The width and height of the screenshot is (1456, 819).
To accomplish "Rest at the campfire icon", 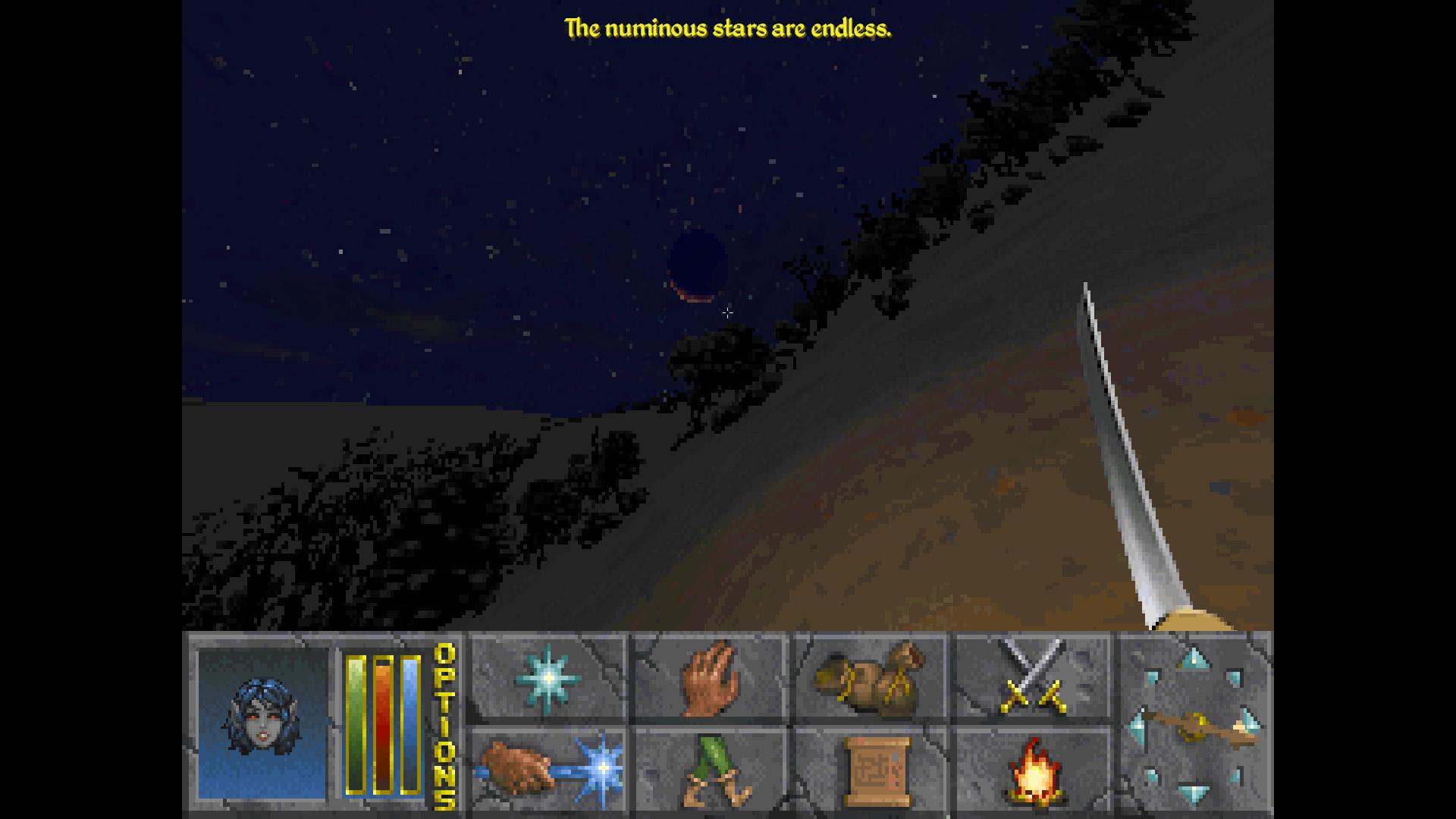I will tap(1033, 770).
